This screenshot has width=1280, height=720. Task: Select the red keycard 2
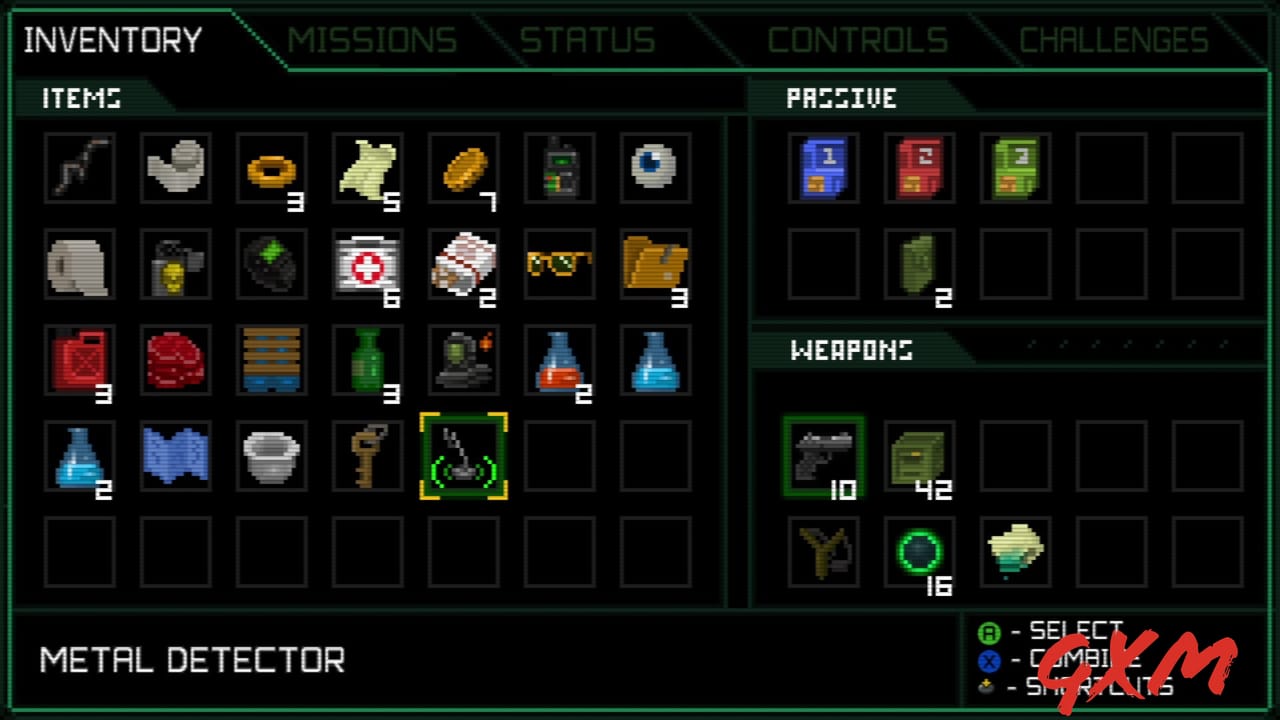coord(919,168)
